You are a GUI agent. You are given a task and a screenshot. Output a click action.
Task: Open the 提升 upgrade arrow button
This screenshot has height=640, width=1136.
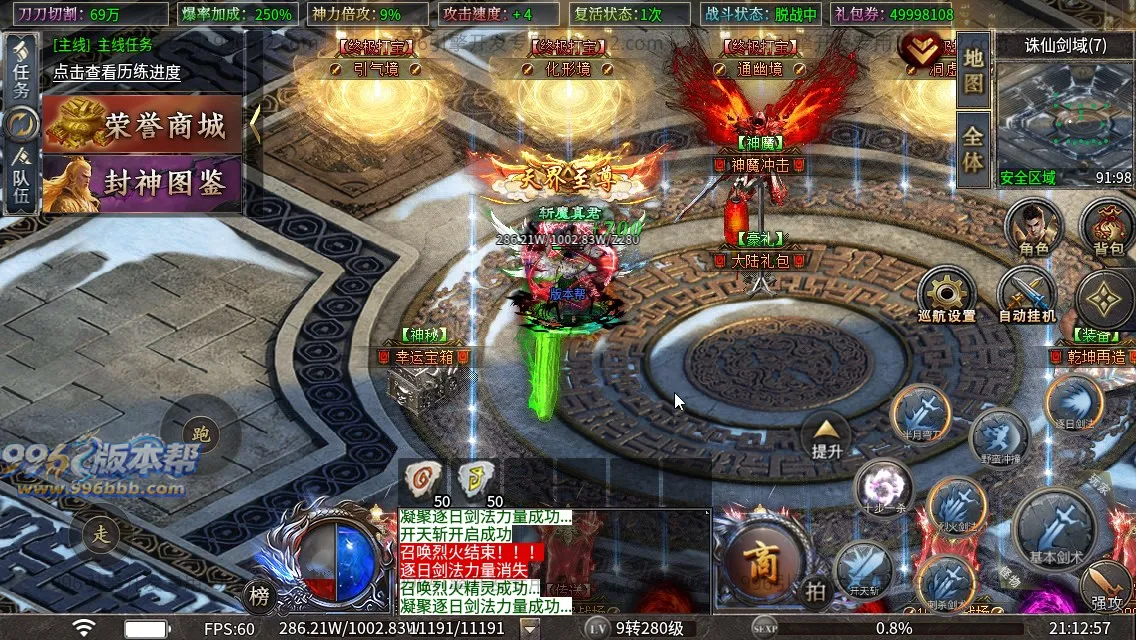826,436
